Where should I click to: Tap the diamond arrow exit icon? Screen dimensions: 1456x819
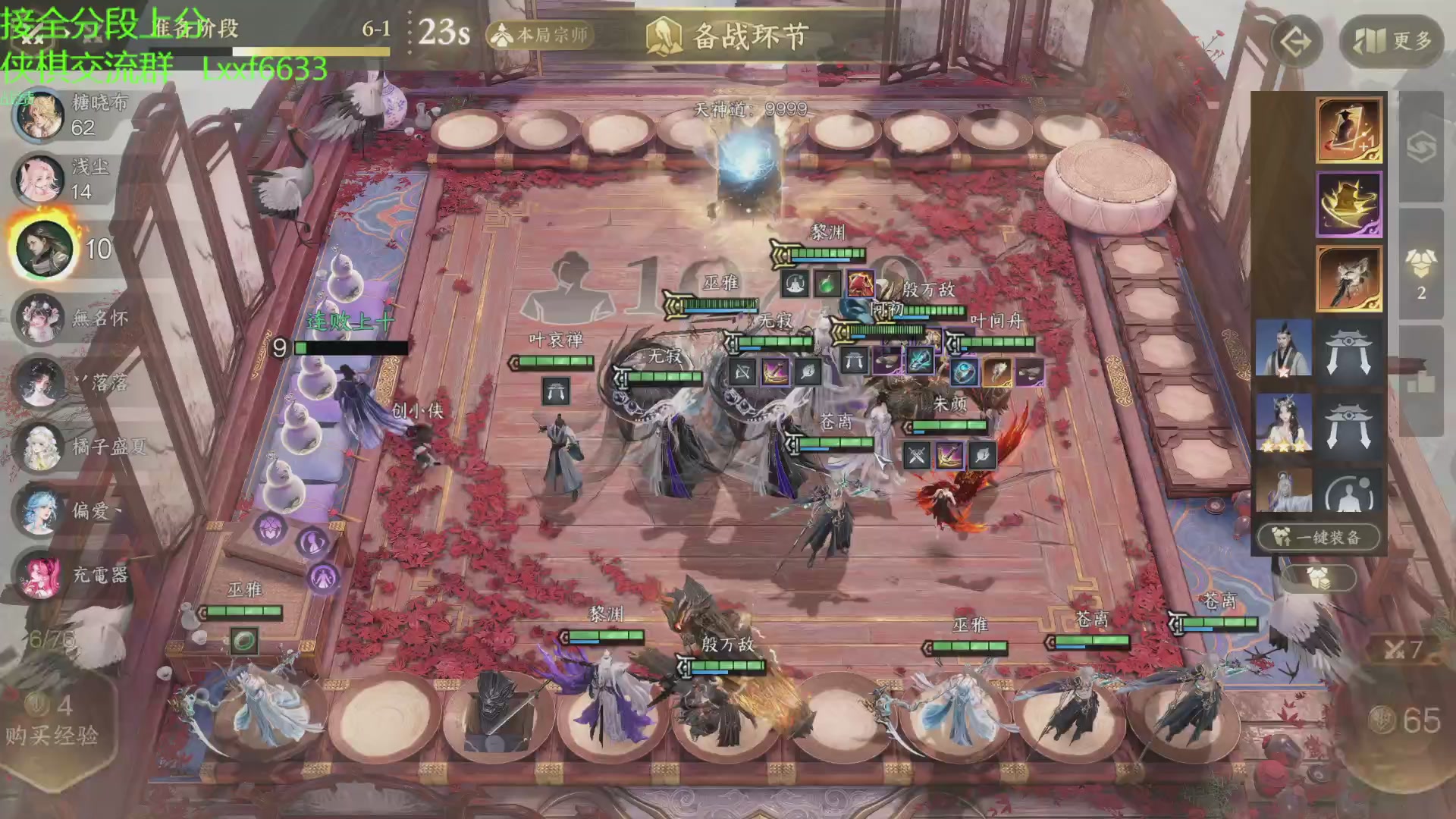tap(1295, 41)
